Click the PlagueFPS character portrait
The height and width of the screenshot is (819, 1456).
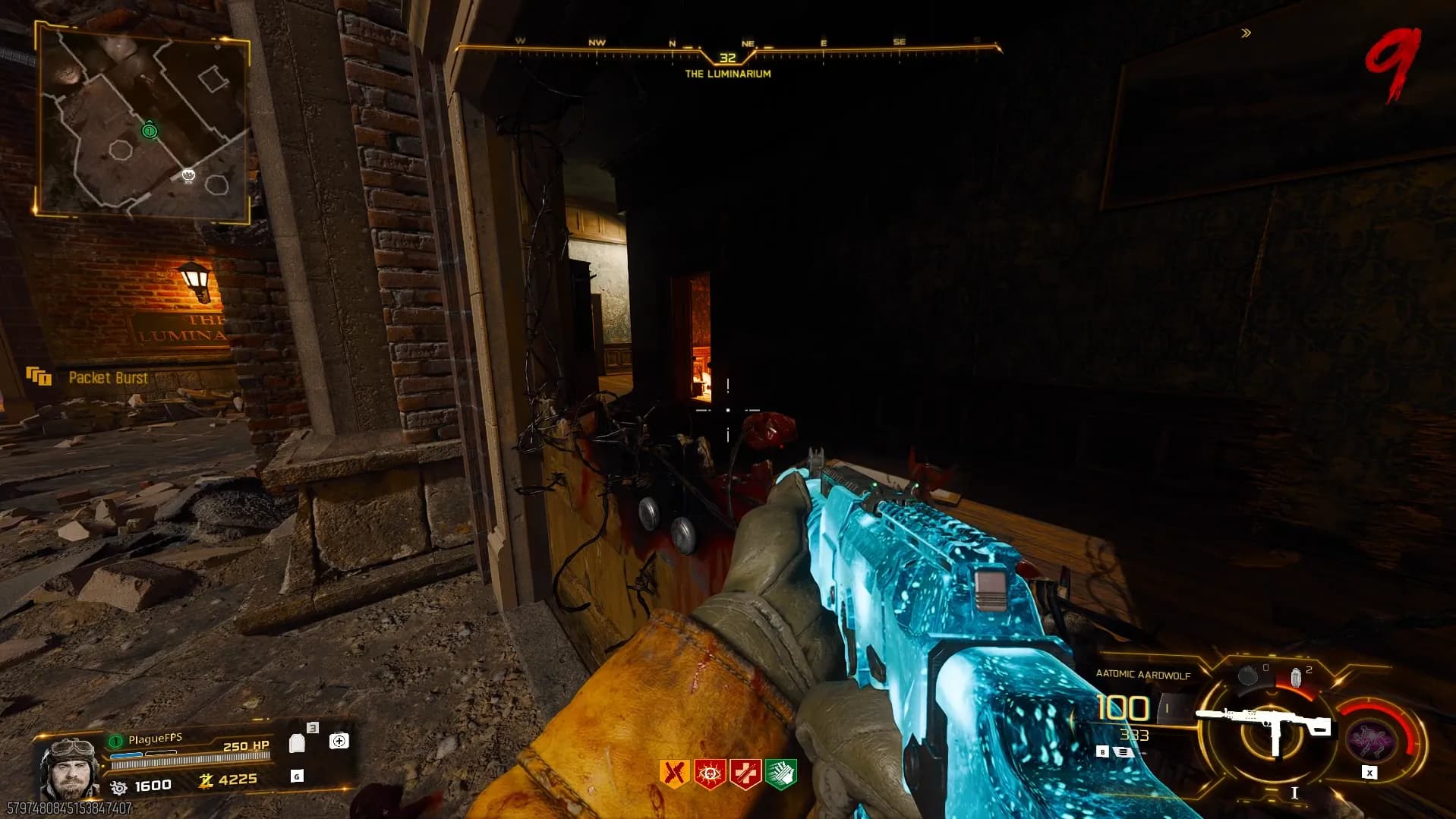coord(69,767)
